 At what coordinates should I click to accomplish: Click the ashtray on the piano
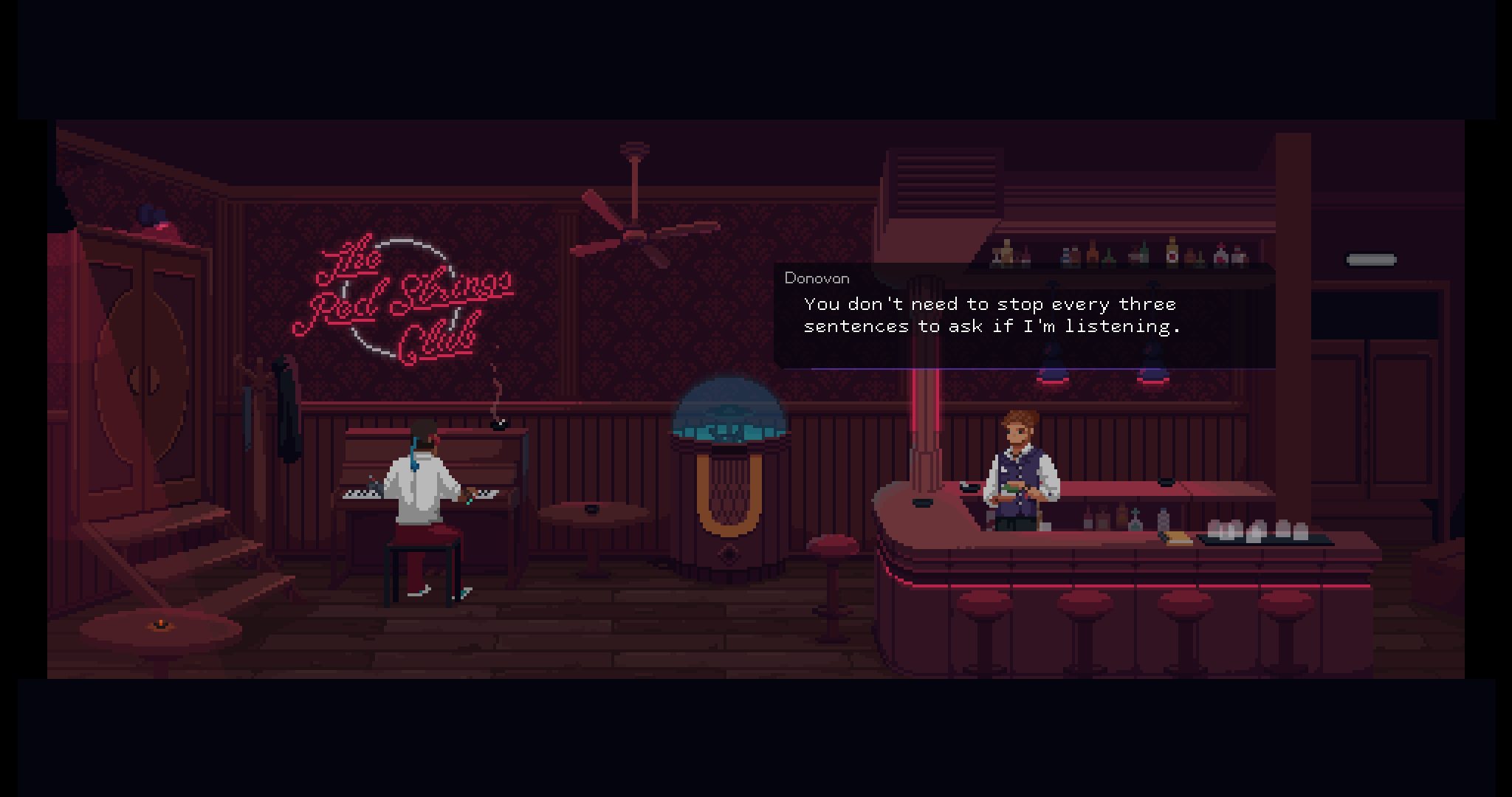pos(498,428)
